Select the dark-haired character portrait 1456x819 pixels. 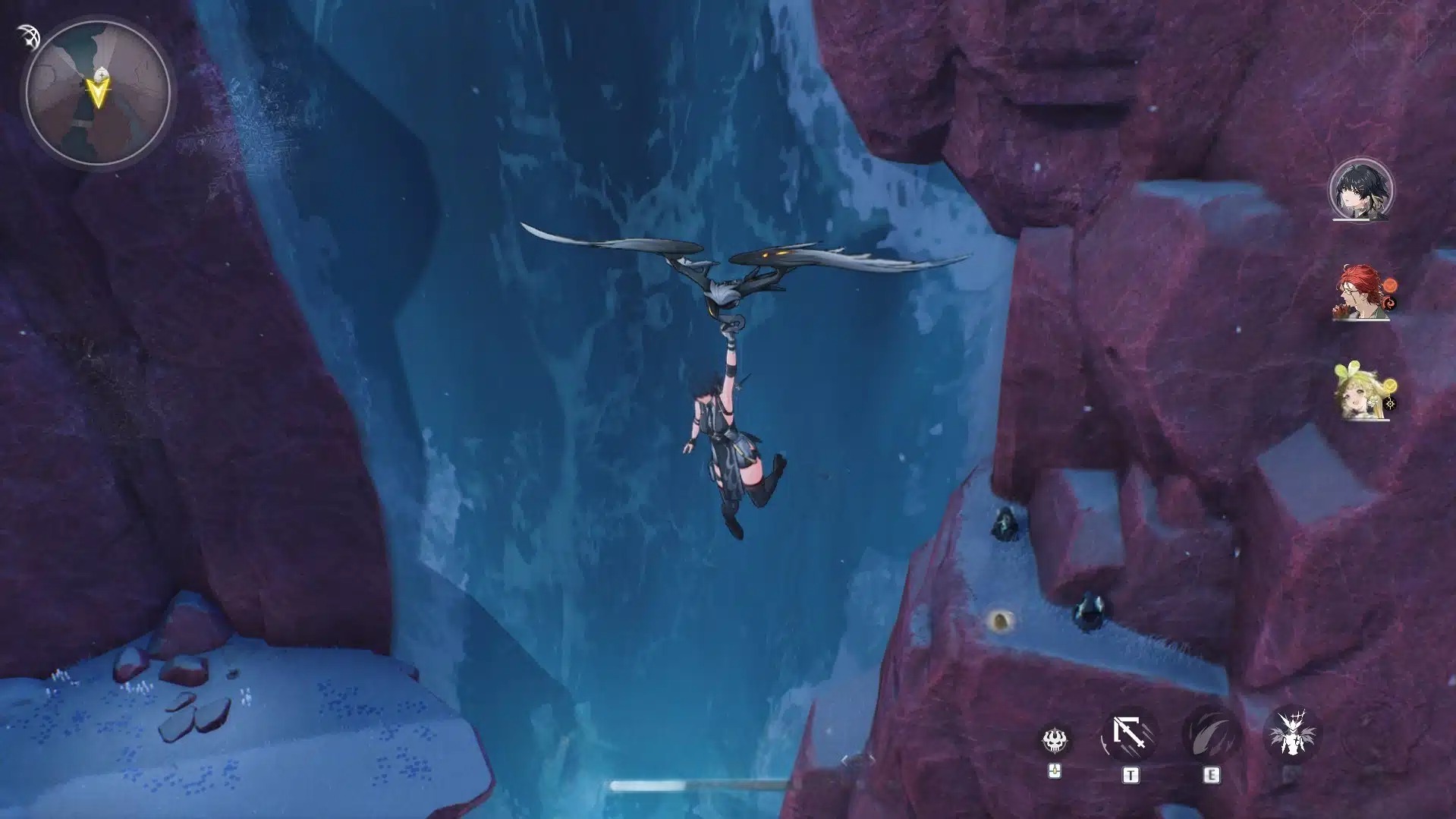[x=1361, y=191]
